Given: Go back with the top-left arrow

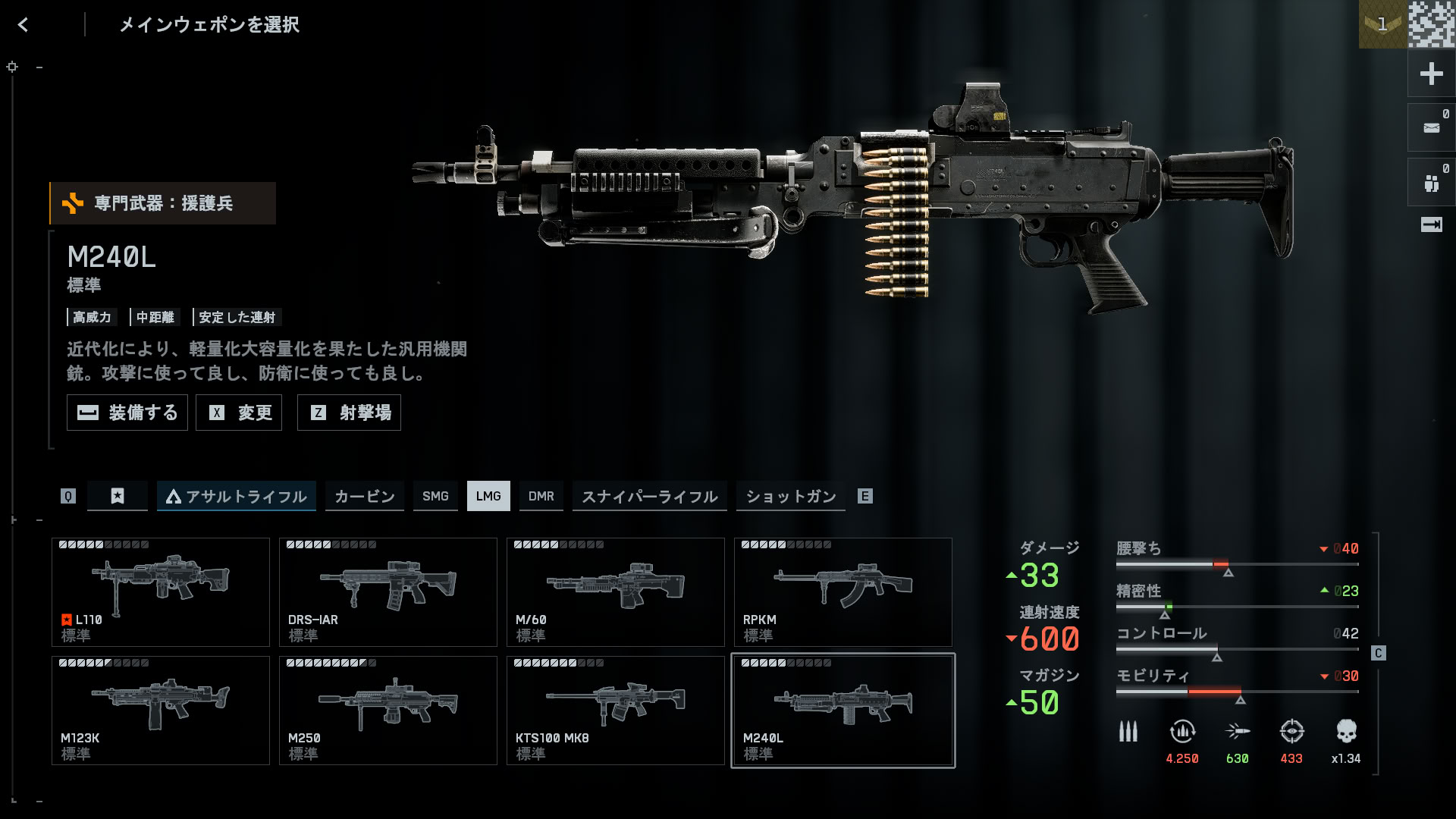Looking at the screenshot, I should 24,25.
